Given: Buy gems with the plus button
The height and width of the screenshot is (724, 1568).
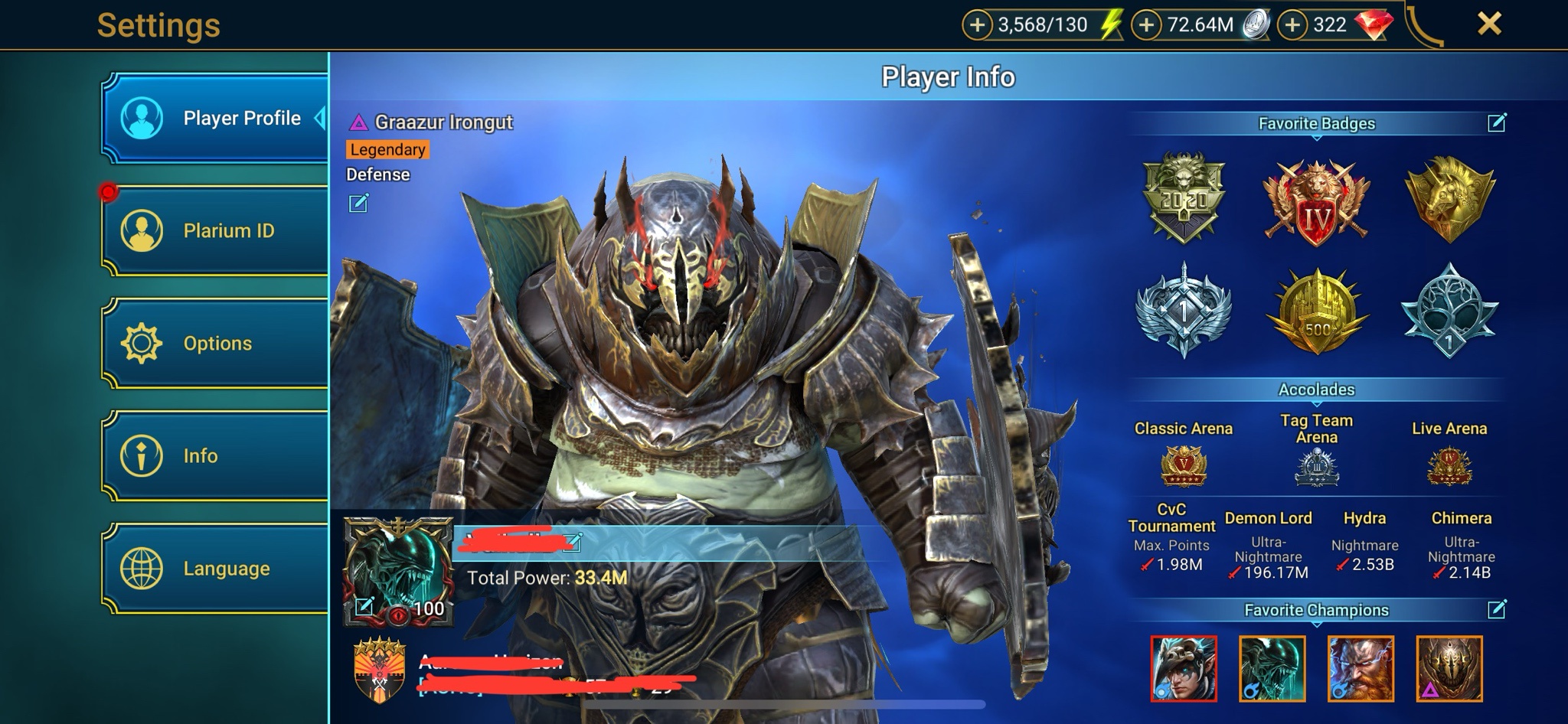Looking at the screenshot, I should pos(1292,25).
